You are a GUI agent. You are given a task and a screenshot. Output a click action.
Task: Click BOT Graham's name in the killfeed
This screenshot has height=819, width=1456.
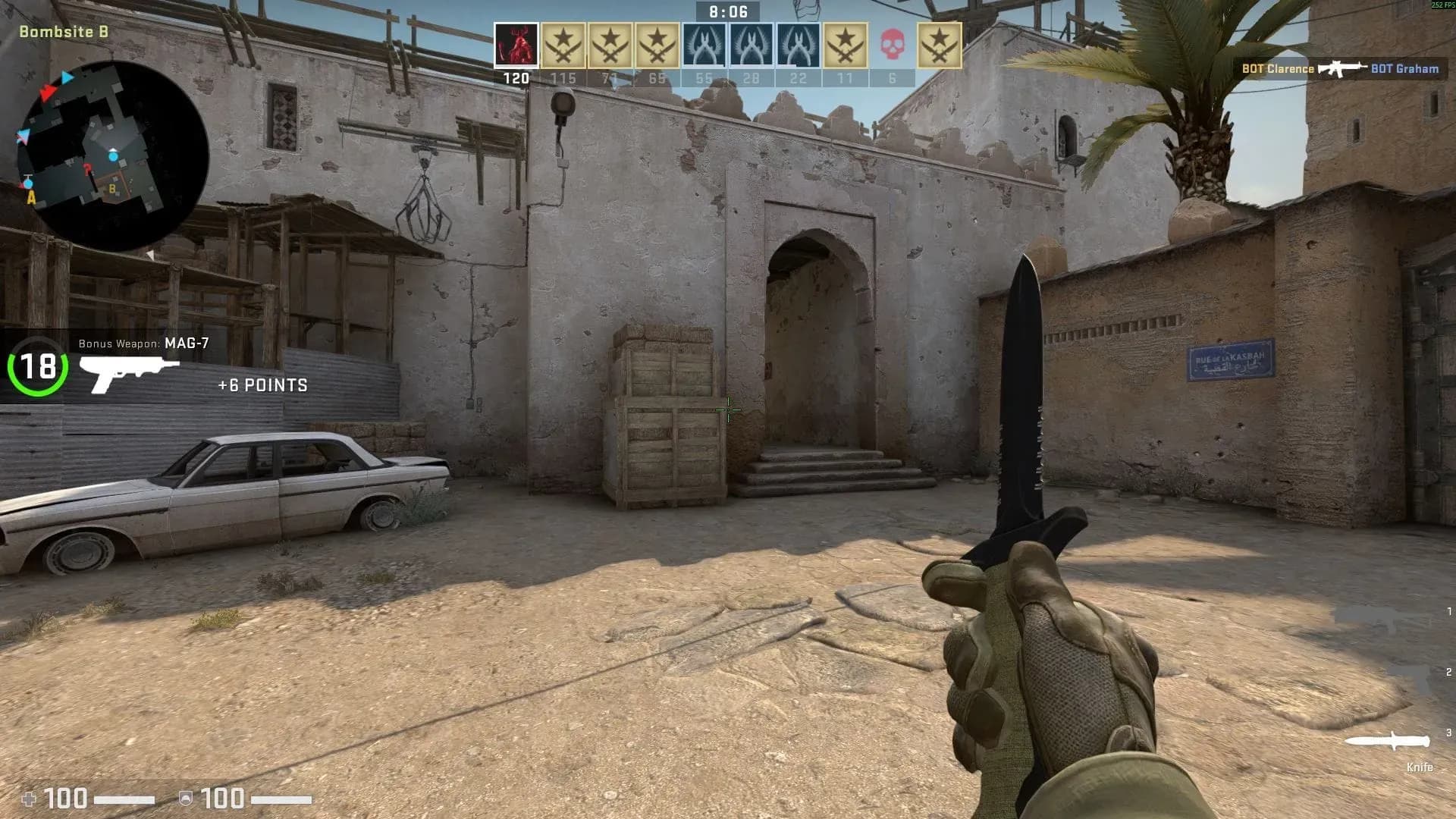coord(1407,68)
